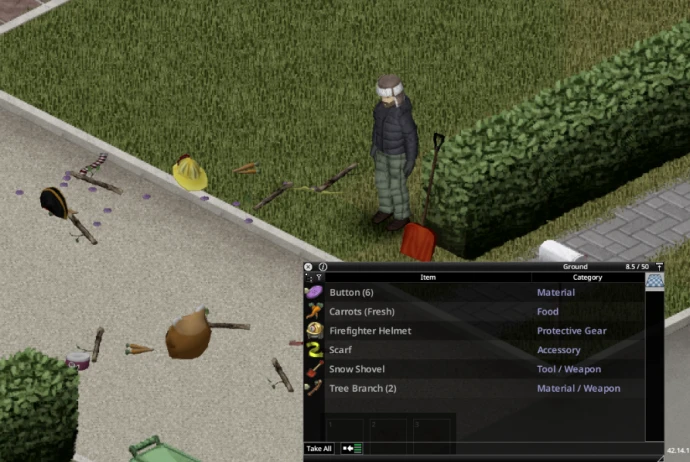Select the Ground floor container icon

[655, 282]
